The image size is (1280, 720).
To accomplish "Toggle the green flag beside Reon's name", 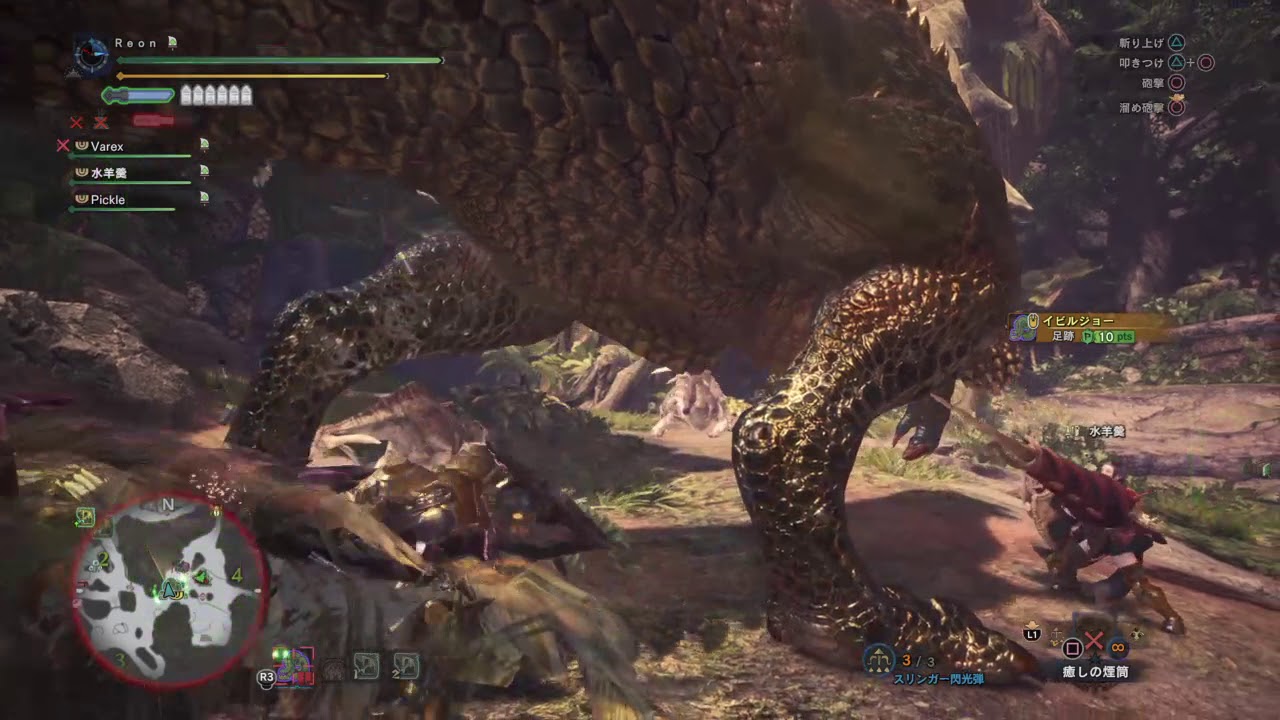I will pos(172,42).
